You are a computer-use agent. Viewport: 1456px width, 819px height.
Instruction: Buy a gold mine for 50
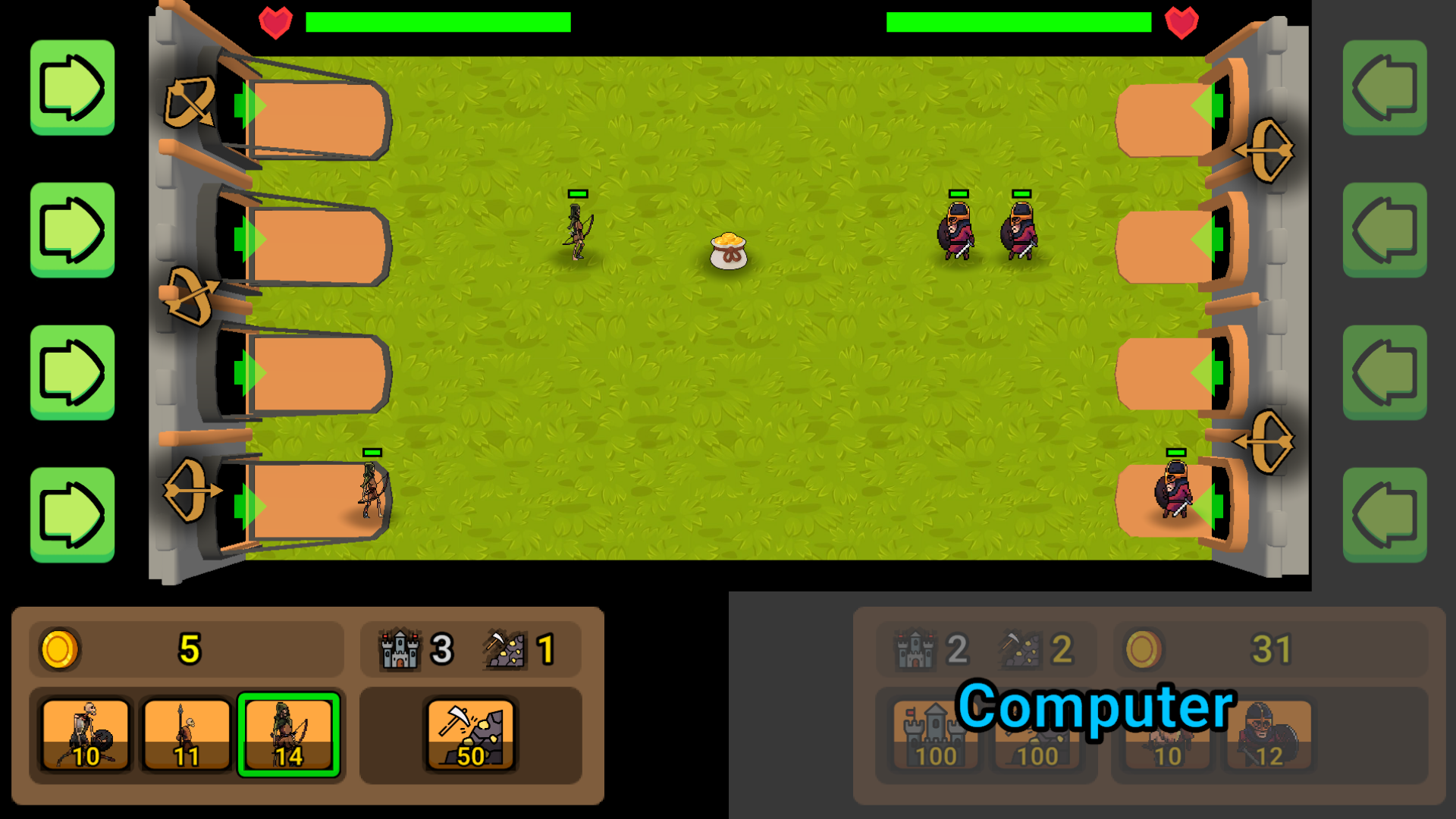coord(472,734)
